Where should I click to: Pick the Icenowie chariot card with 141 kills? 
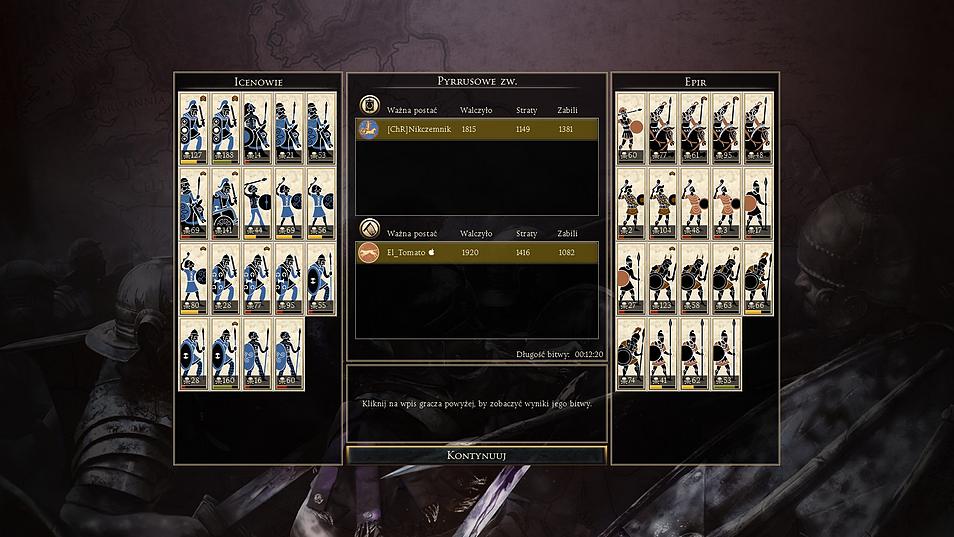click(x=225, y=203)
